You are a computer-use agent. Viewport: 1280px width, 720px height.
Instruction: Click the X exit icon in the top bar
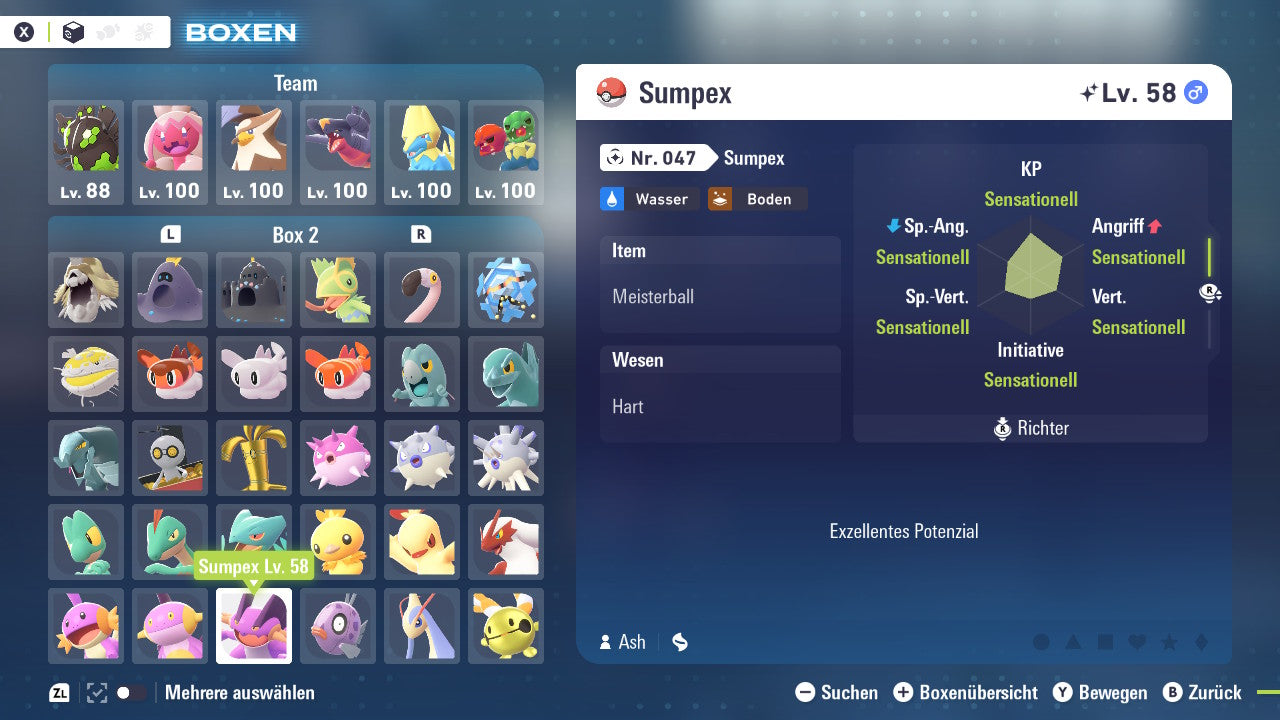(24, 31)
